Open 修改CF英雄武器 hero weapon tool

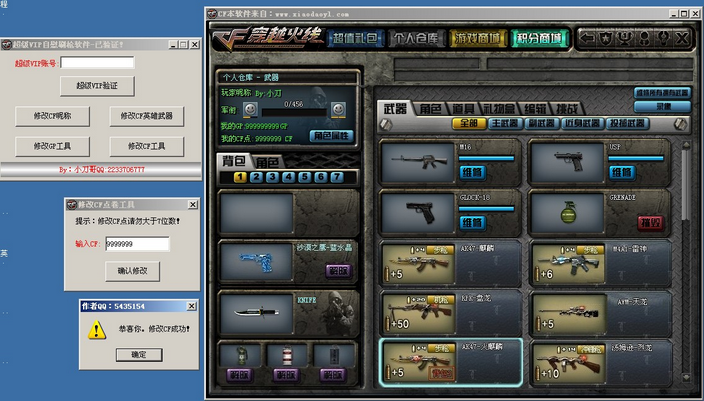pyautogui.click(x=153, y=116)
